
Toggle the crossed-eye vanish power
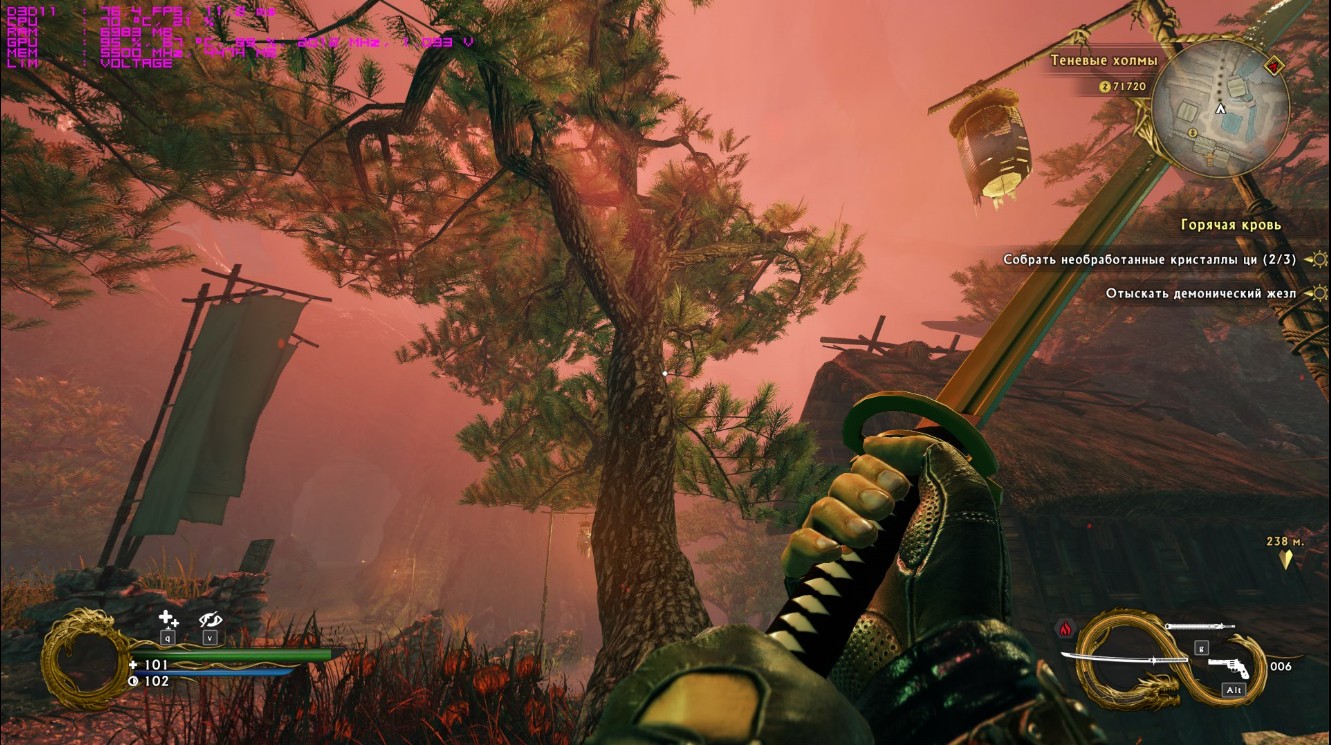[x=210, y=620]
